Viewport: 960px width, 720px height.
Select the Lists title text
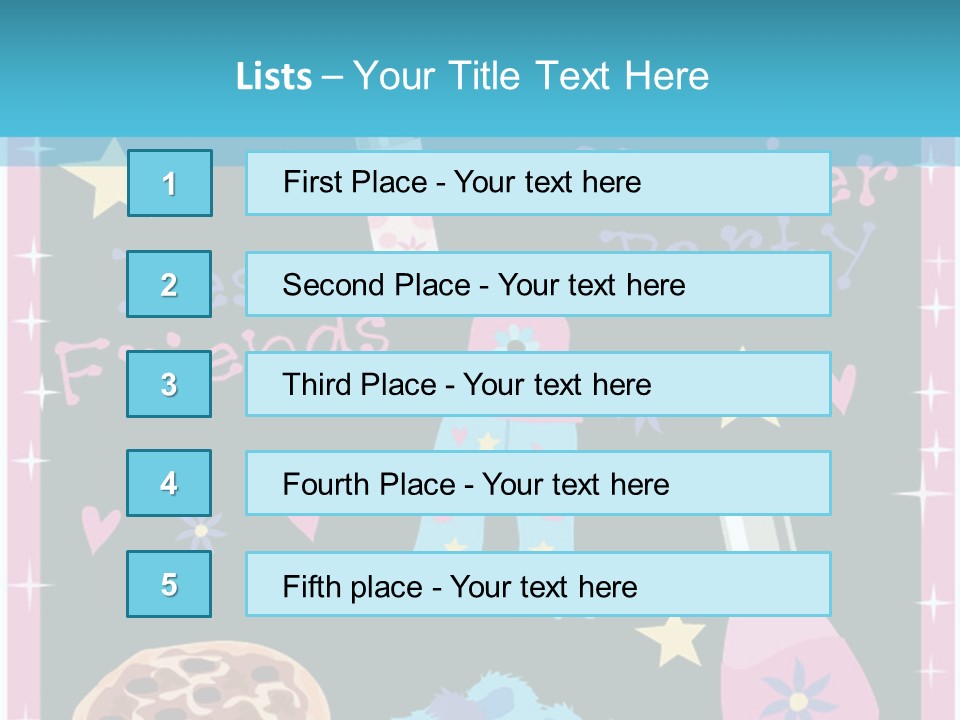point(472,76)
